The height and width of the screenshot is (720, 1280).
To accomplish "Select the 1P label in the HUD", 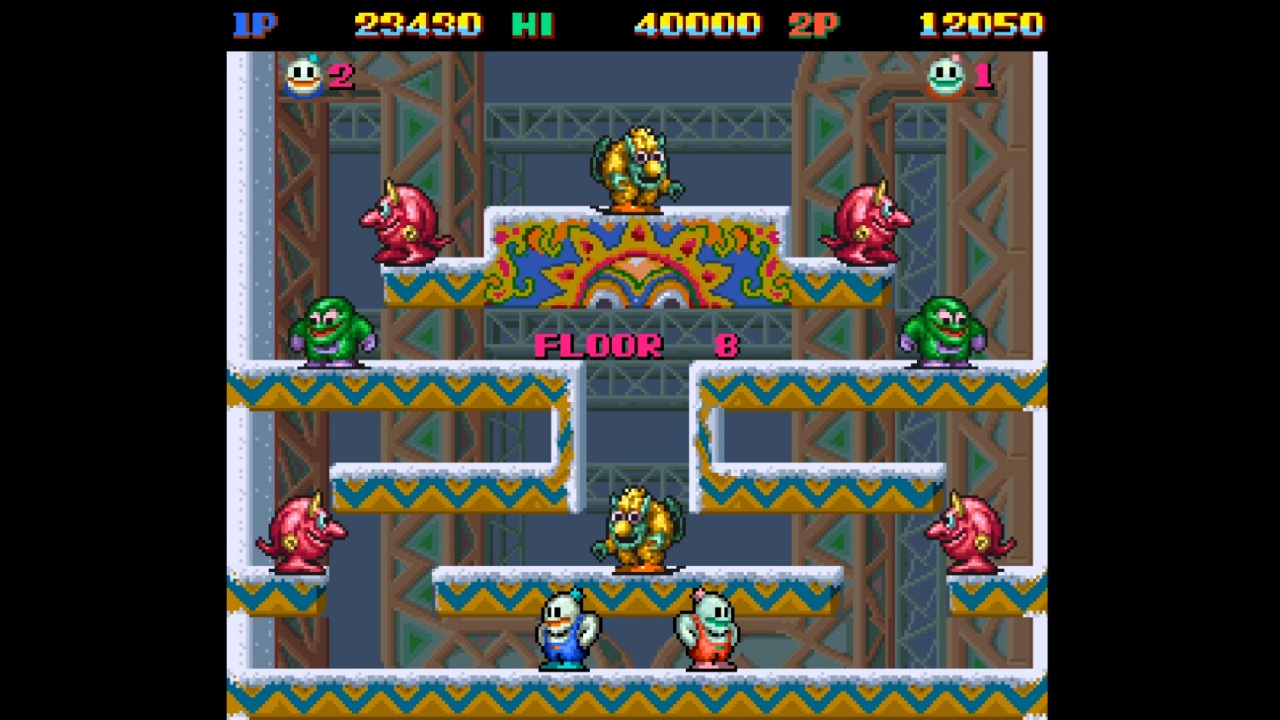I will (256, 24).
